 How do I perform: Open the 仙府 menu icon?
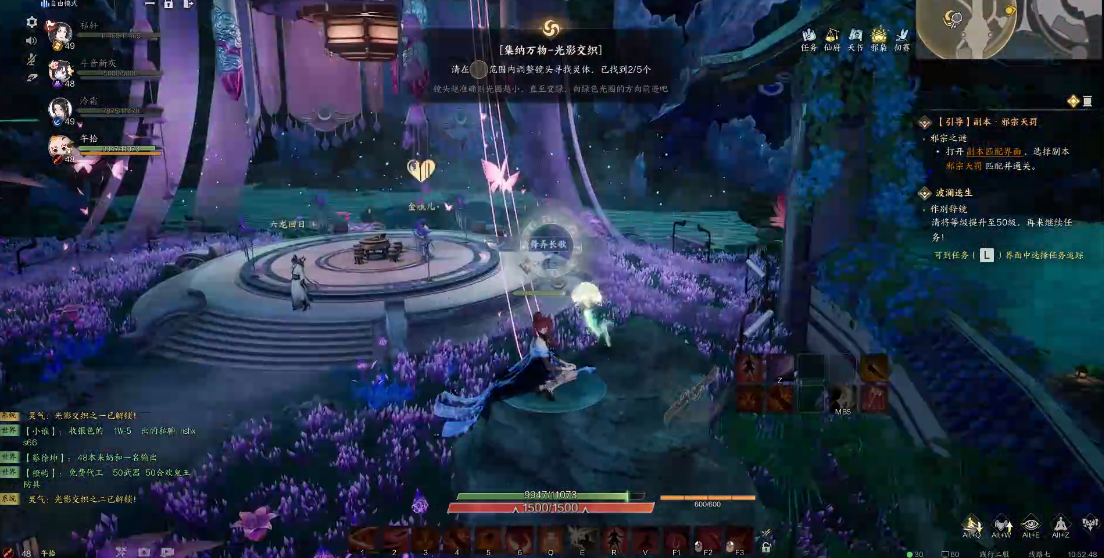(x=832, y=36)
